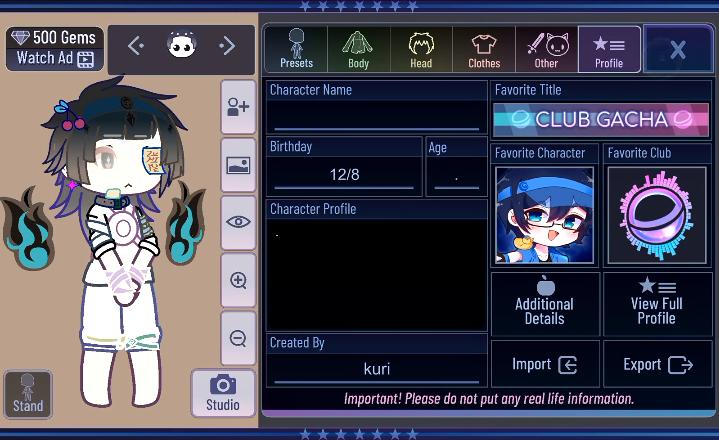Open the Studio camera
Viewport: 719px width, 440px height.
[x=222, y=393]
